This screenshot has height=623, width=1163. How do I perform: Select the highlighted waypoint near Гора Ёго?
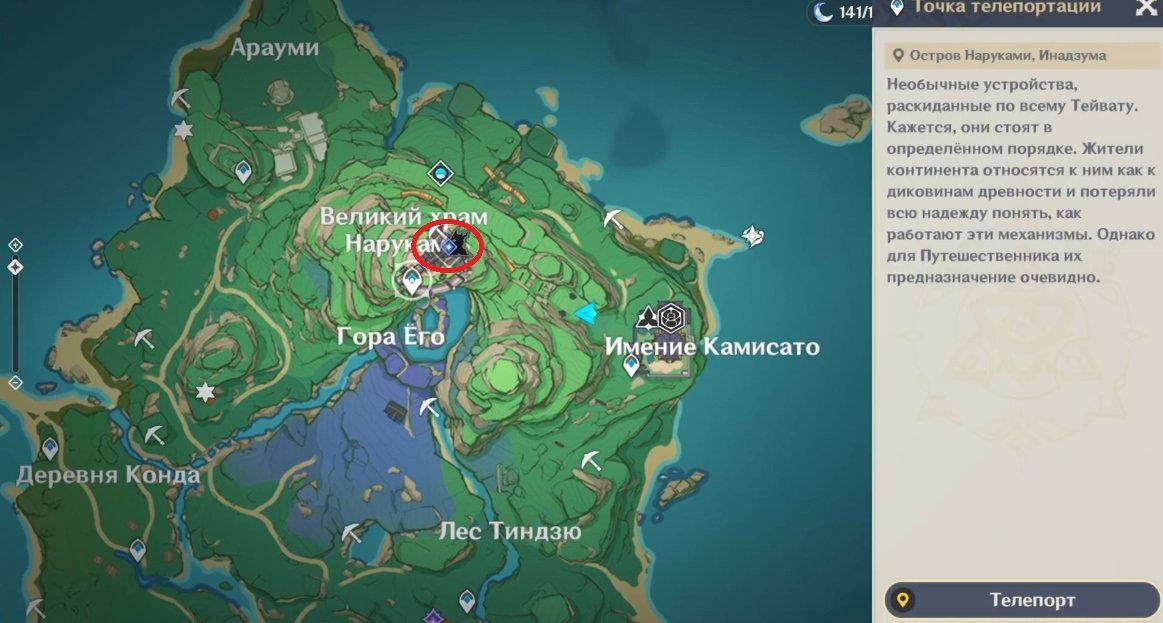pos(410,284)
